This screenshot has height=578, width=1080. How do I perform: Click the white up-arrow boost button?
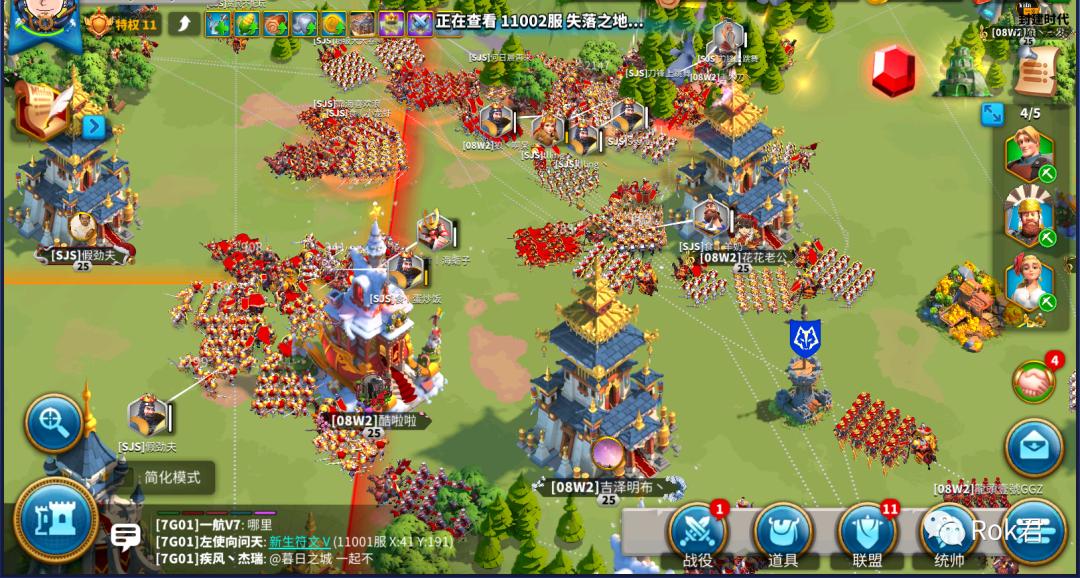(183, 24)
